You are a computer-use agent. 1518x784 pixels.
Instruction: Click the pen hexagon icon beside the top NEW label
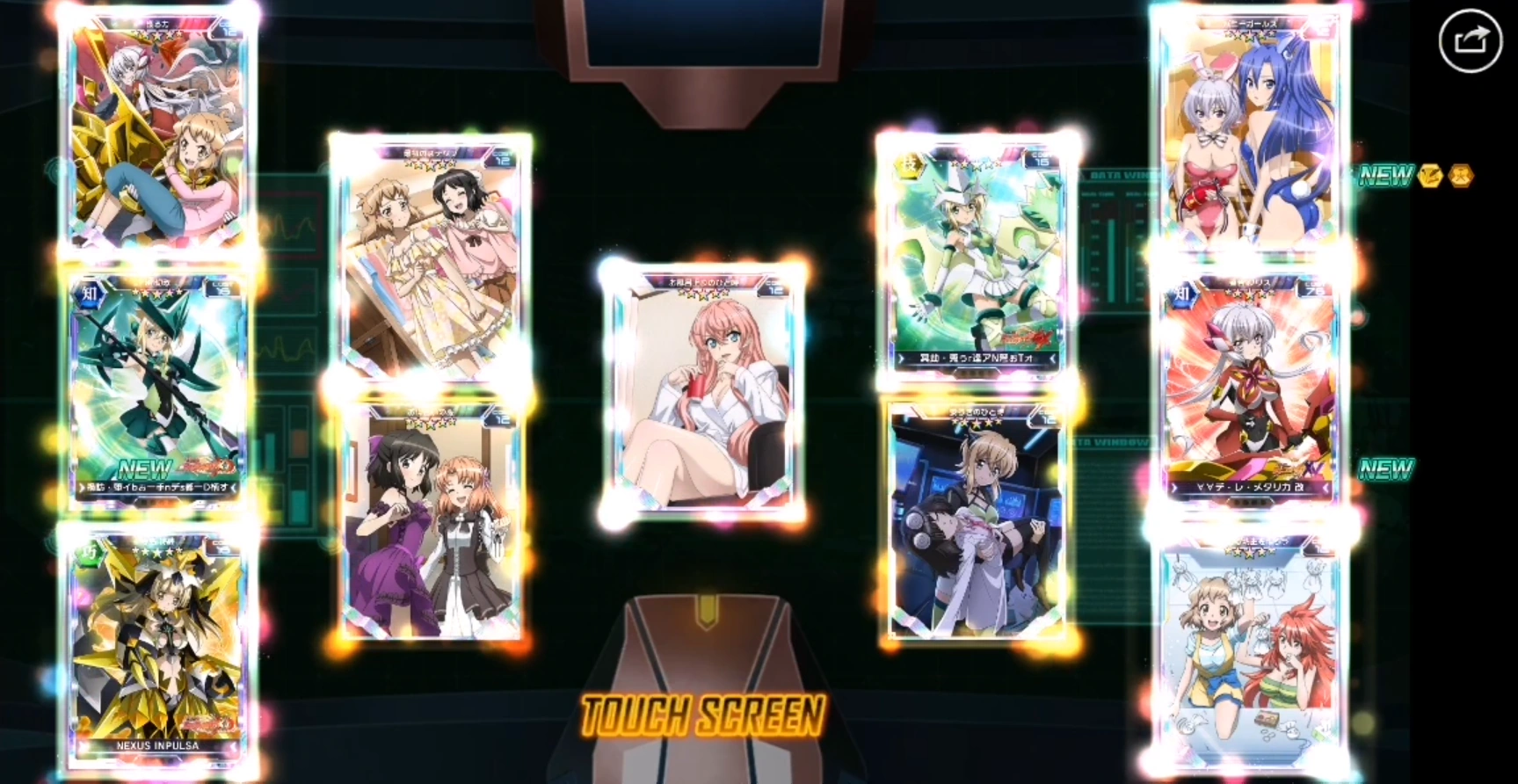tap(1431, 176)
